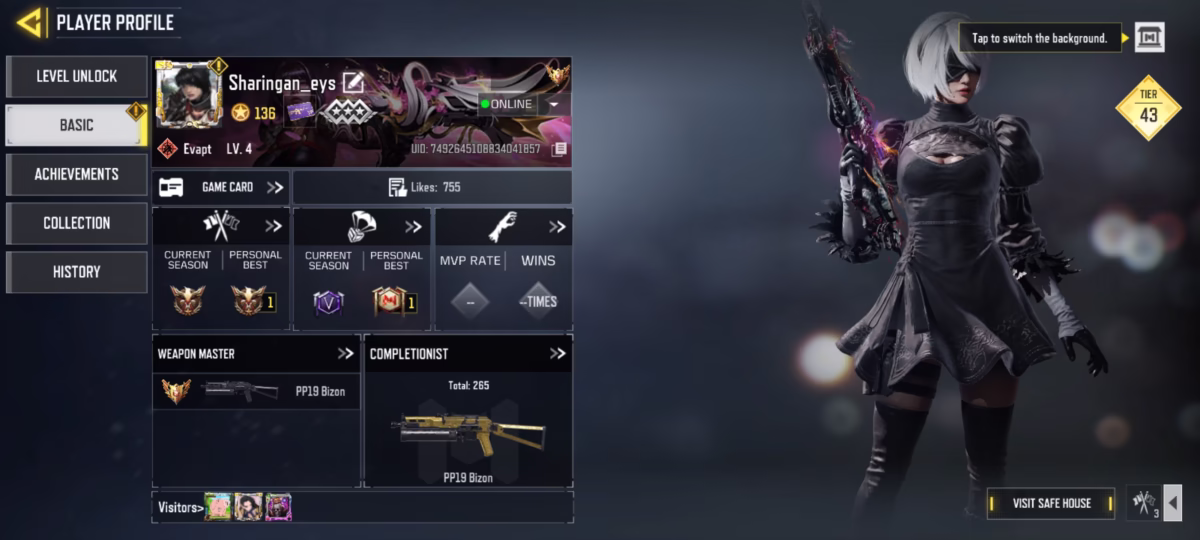Select the PP19 Bizon weapon master row

(x=256, y=391)
